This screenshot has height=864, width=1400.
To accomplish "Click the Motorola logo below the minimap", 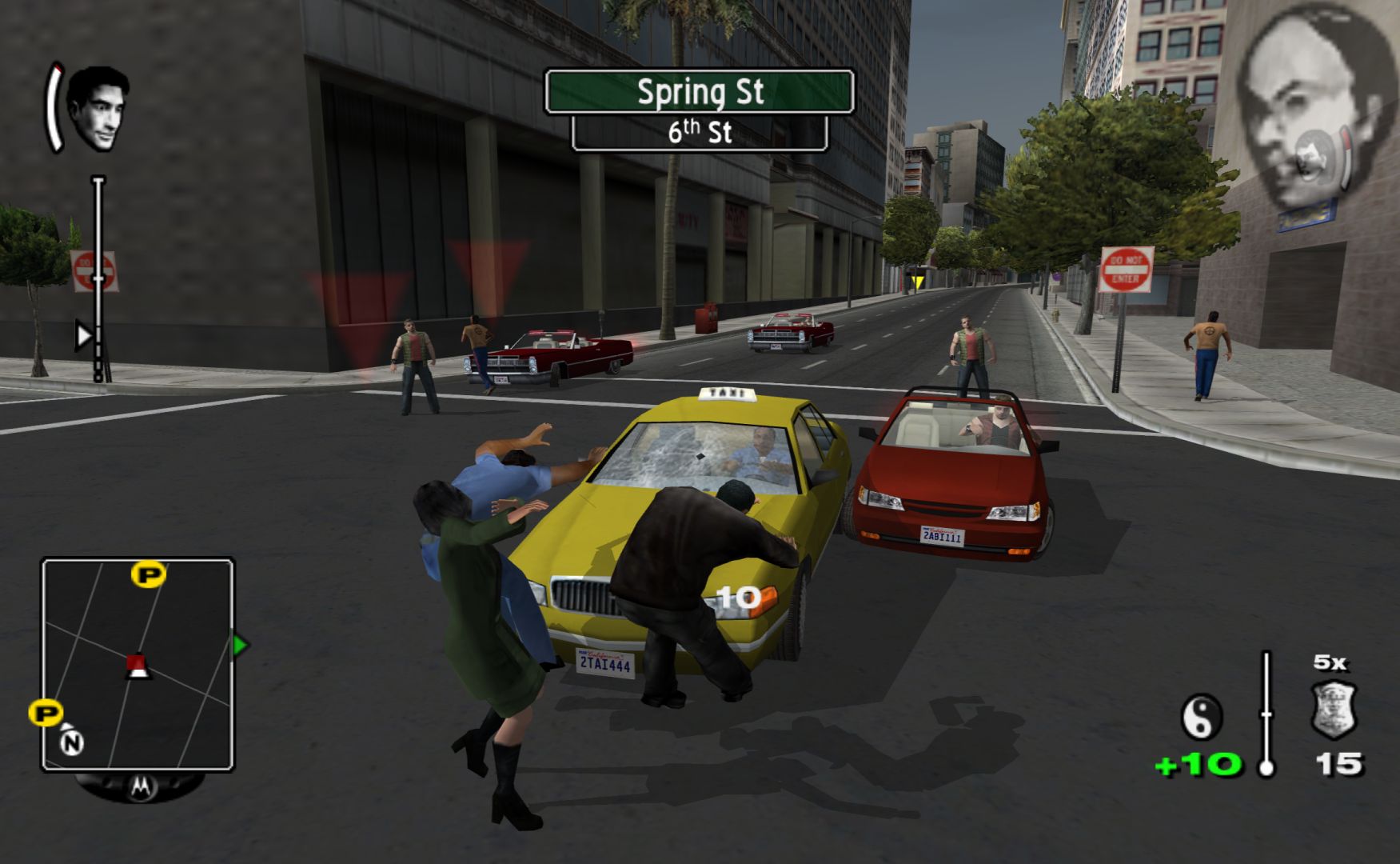I will [x=140, y=787].
